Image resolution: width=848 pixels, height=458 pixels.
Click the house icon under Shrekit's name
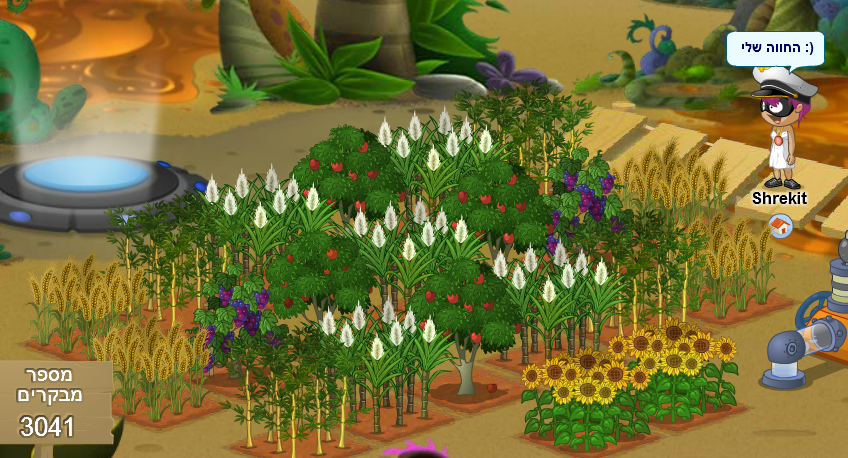click(780, 227)
